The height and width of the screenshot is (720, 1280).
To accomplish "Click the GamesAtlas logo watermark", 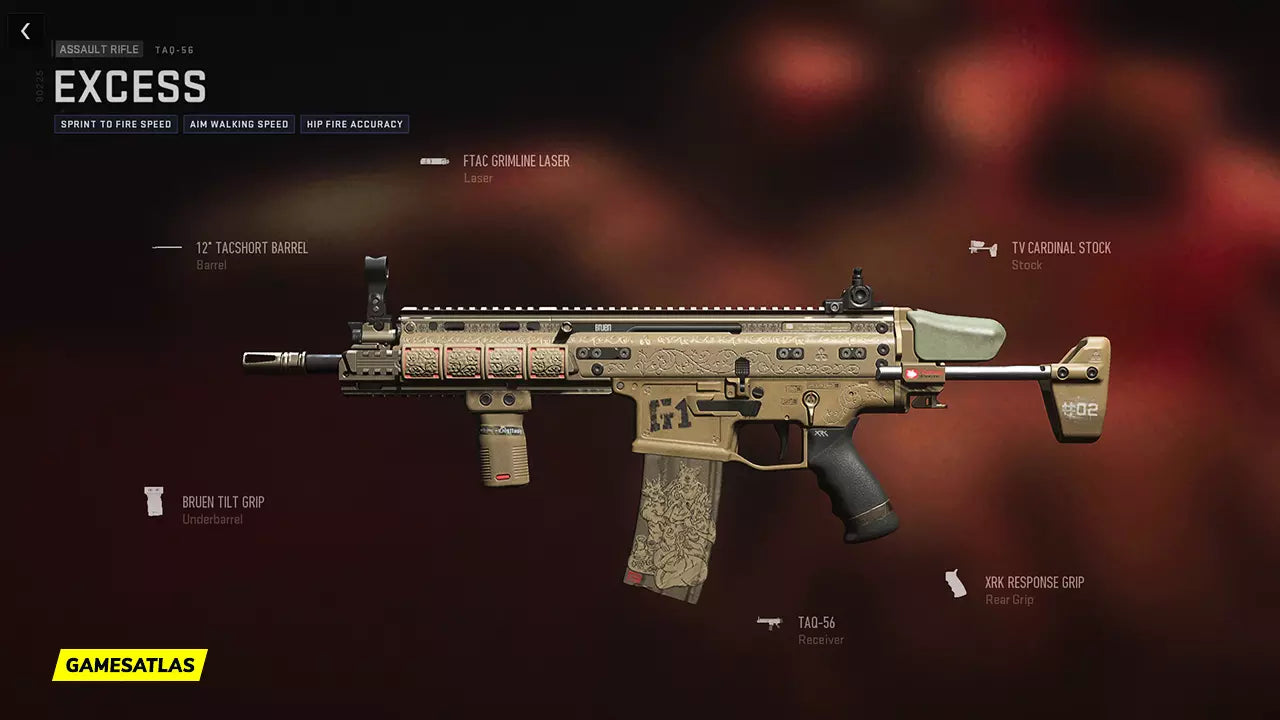I will [x=130, y=665].
